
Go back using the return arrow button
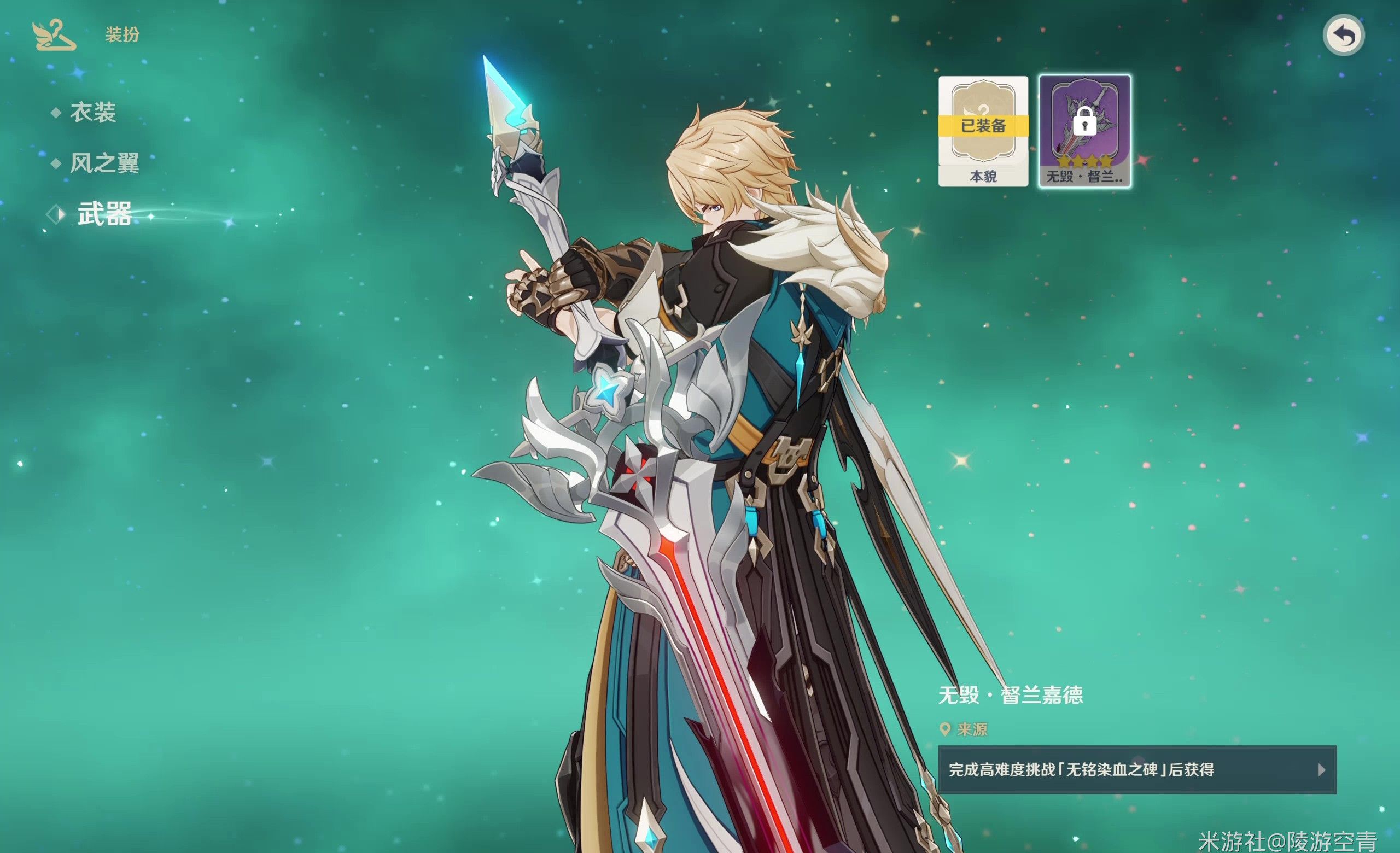1344,36
